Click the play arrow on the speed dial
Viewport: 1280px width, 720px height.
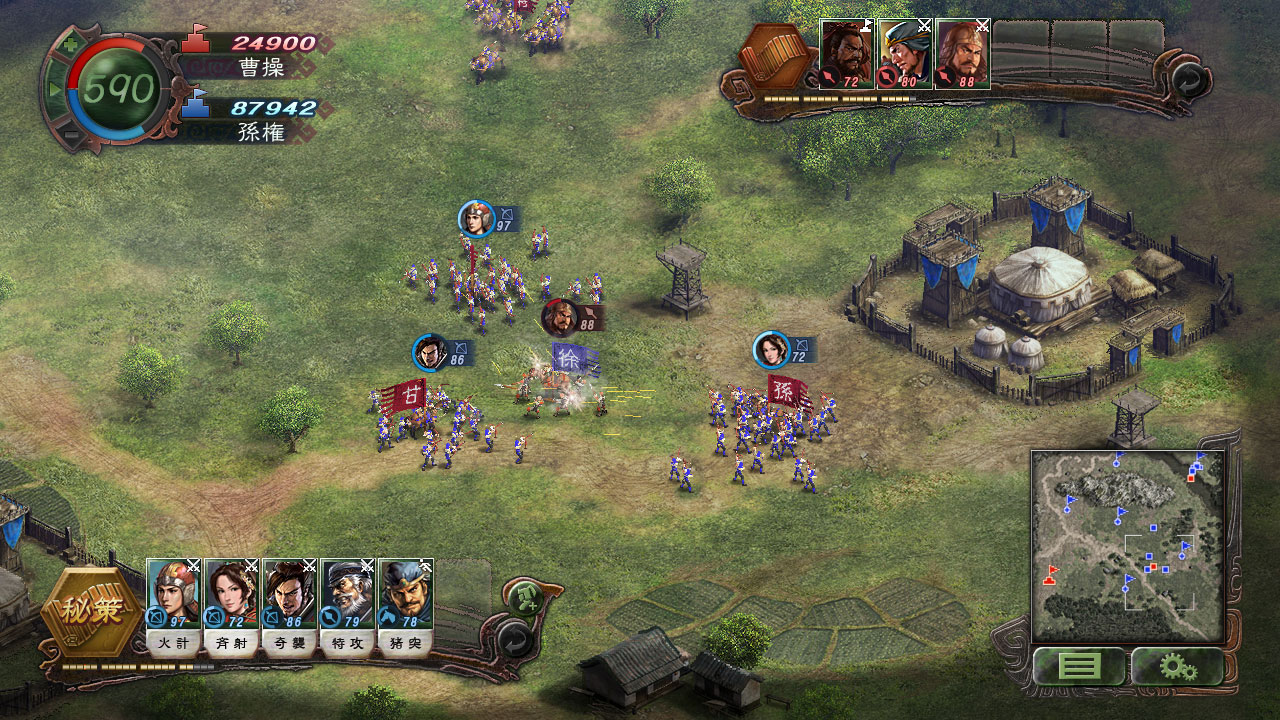(x=54, y=90)
